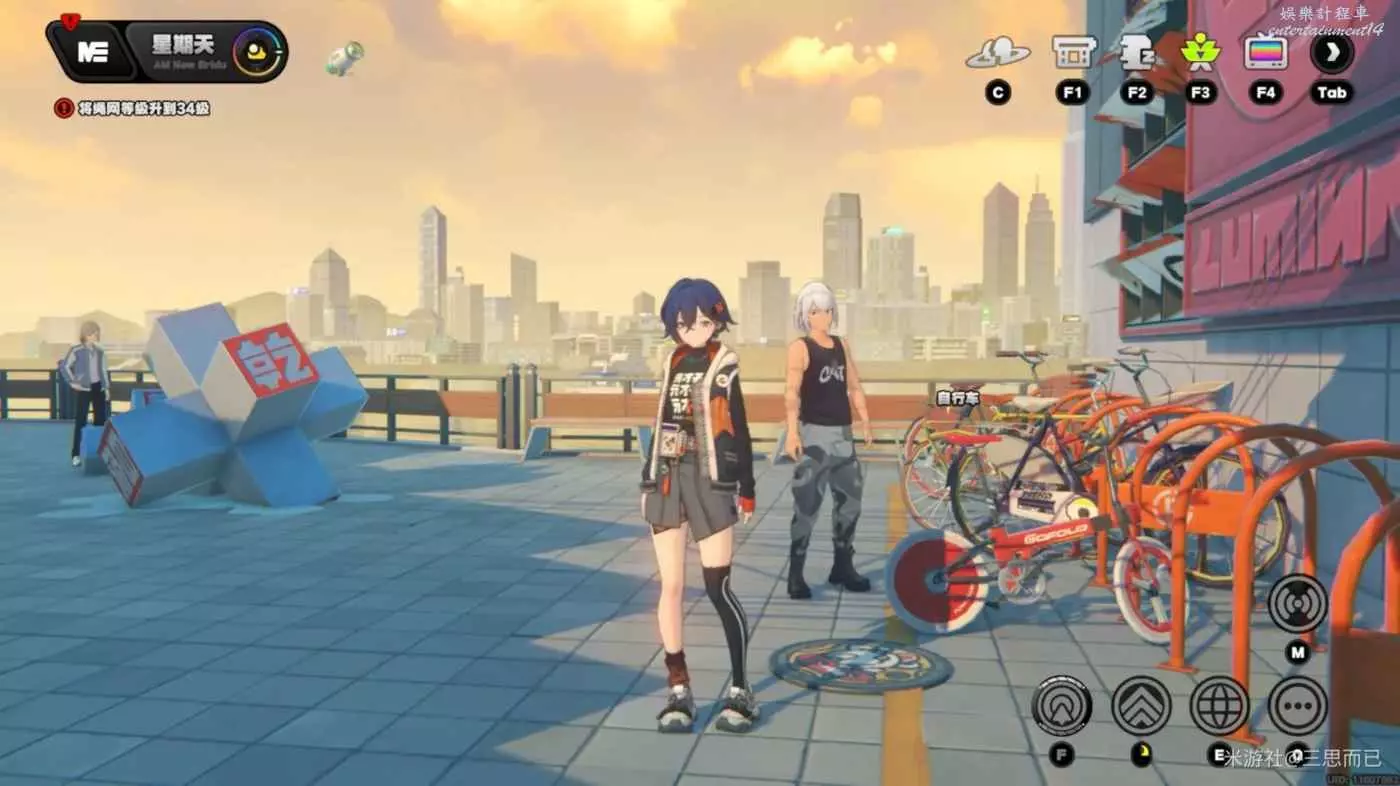The width and height of the screenshot is (1400, 786).
Task: Select the 自行车 bicycle interaction label
Action: coord(958,398)
